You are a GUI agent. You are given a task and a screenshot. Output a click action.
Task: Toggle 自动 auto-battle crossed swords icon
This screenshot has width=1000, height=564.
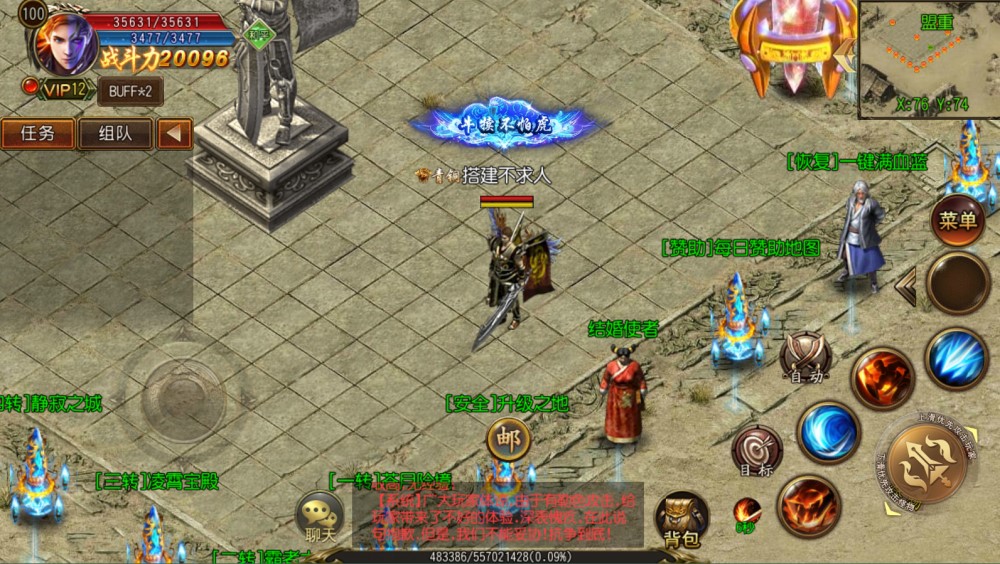coord(806,357)
